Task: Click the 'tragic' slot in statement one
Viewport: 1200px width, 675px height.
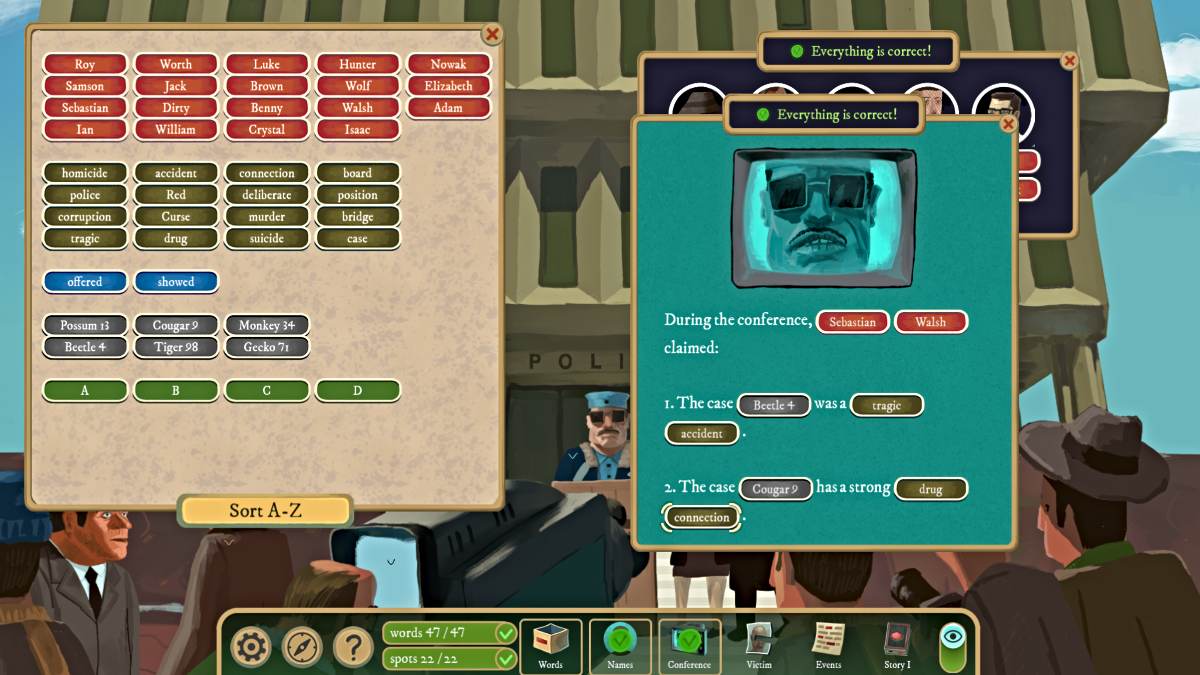Action: tap(886, 405)
